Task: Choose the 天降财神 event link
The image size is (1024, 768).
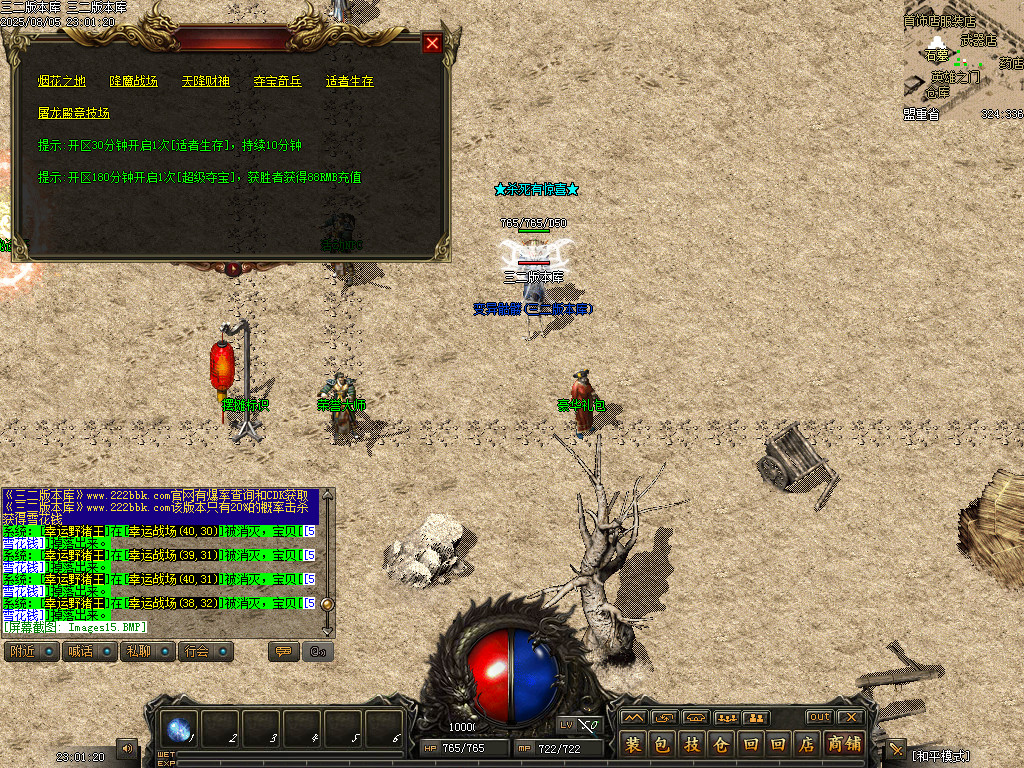Action: point(206,81)
